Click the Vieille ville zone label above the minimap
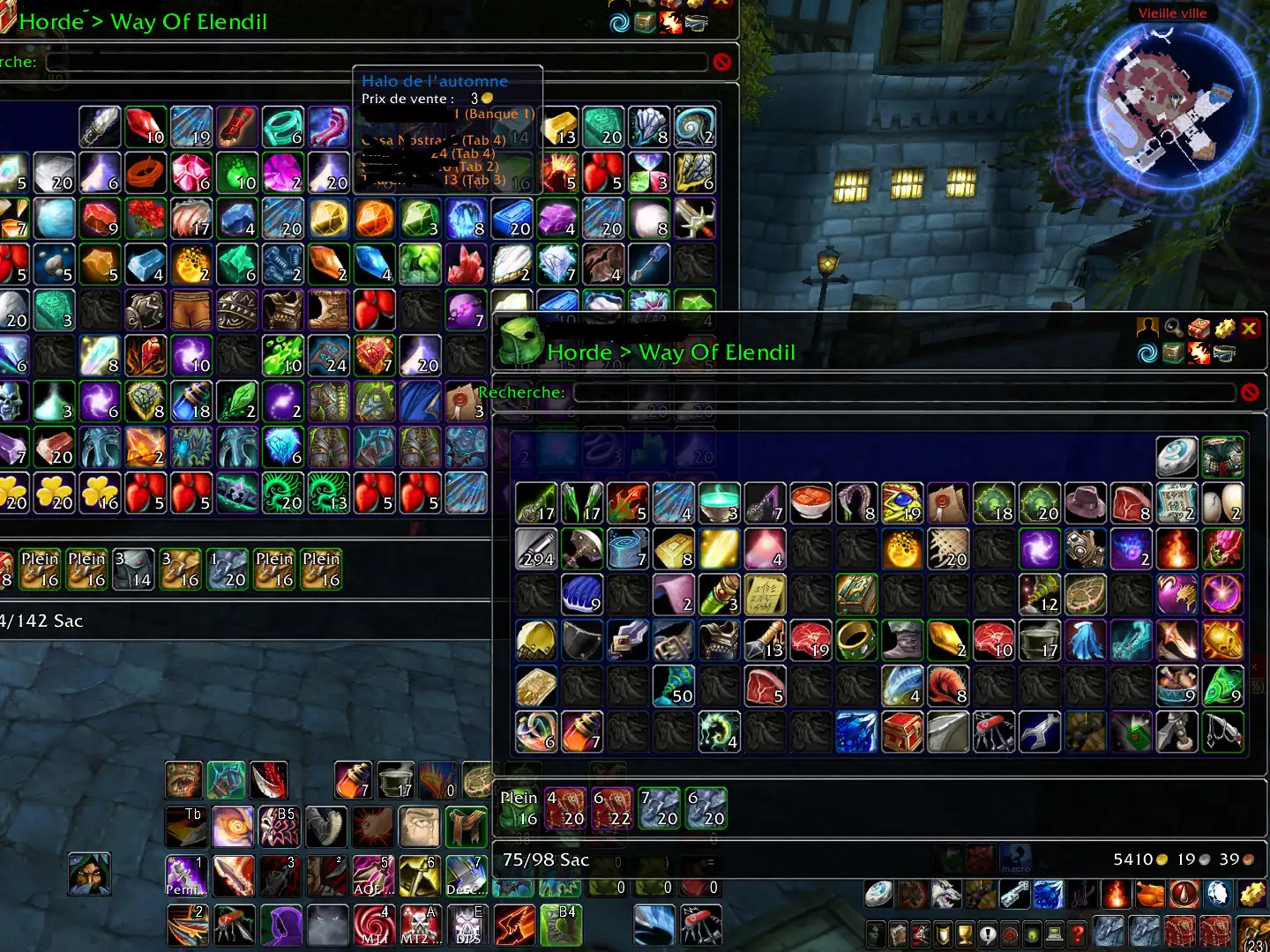The image size is (1270, 952). tap(1172, 13)
